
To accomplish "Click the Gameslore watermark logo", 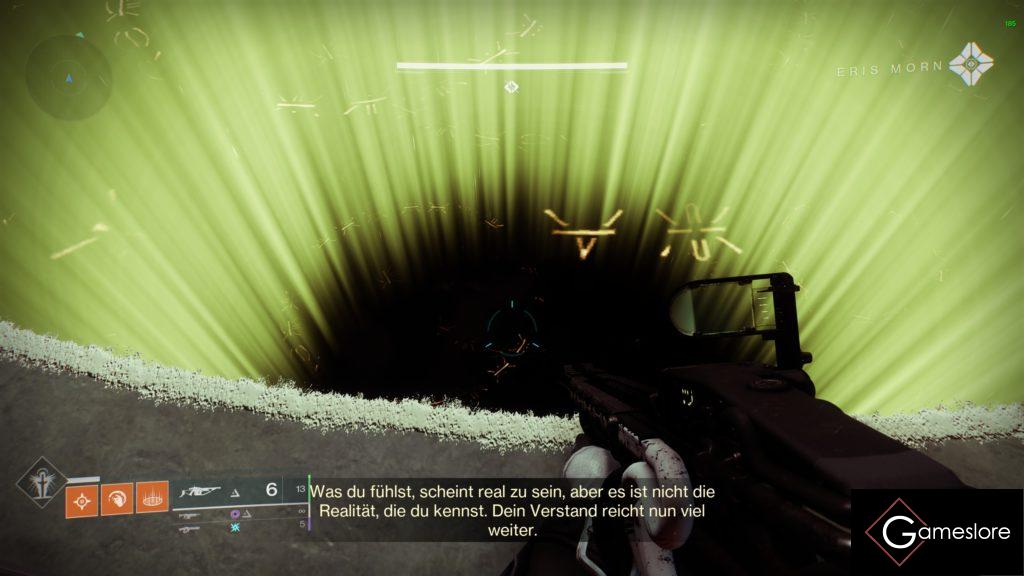I will (937, 532).
